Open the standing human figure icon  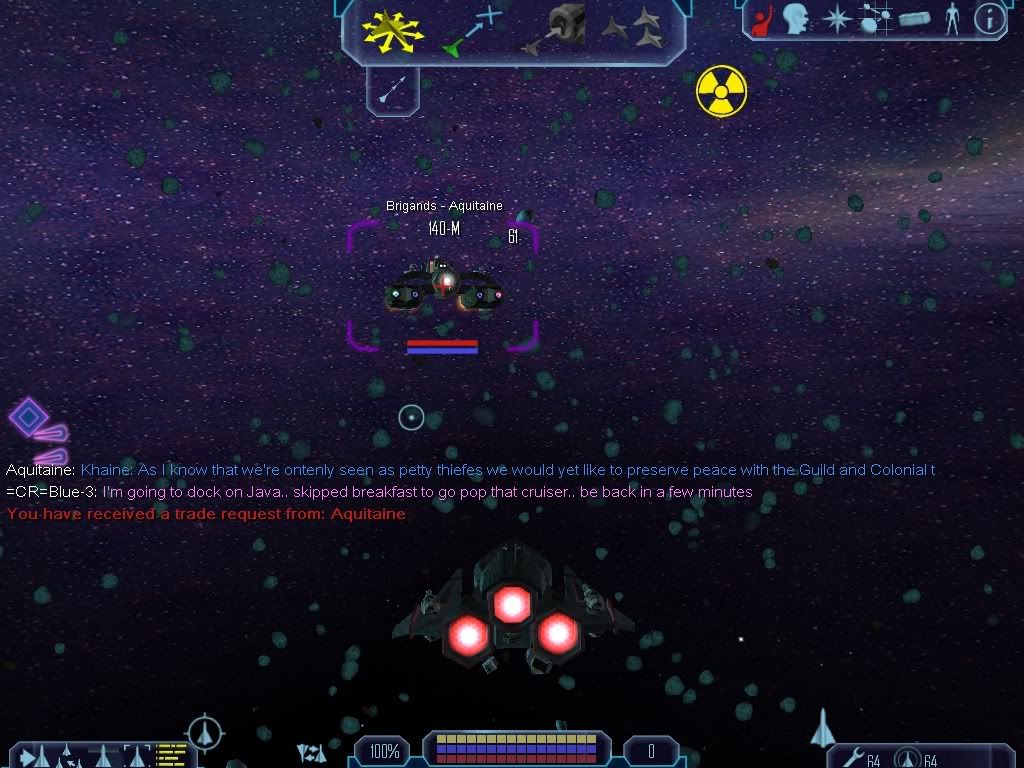tap(952, 19)
